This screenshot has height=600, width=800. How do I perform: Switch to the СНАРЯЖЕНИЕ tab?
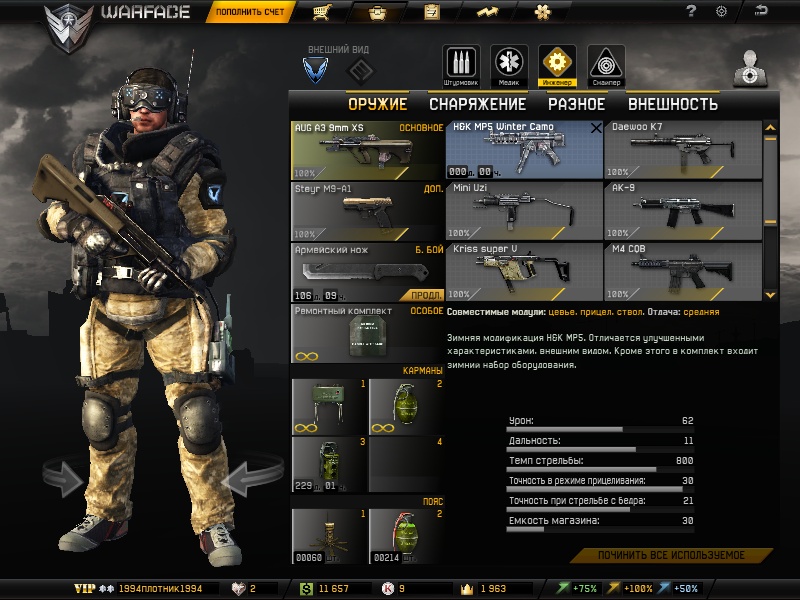tap(477, 104)
